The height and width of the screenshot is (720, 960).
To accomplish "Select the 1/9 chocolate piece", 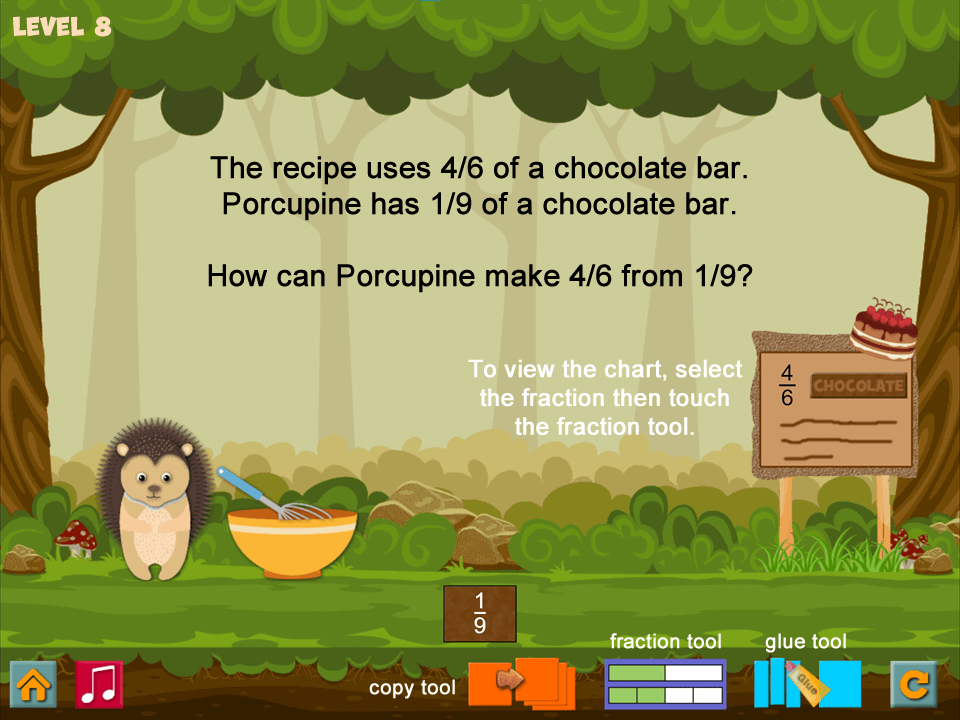I will click(480, 613).
